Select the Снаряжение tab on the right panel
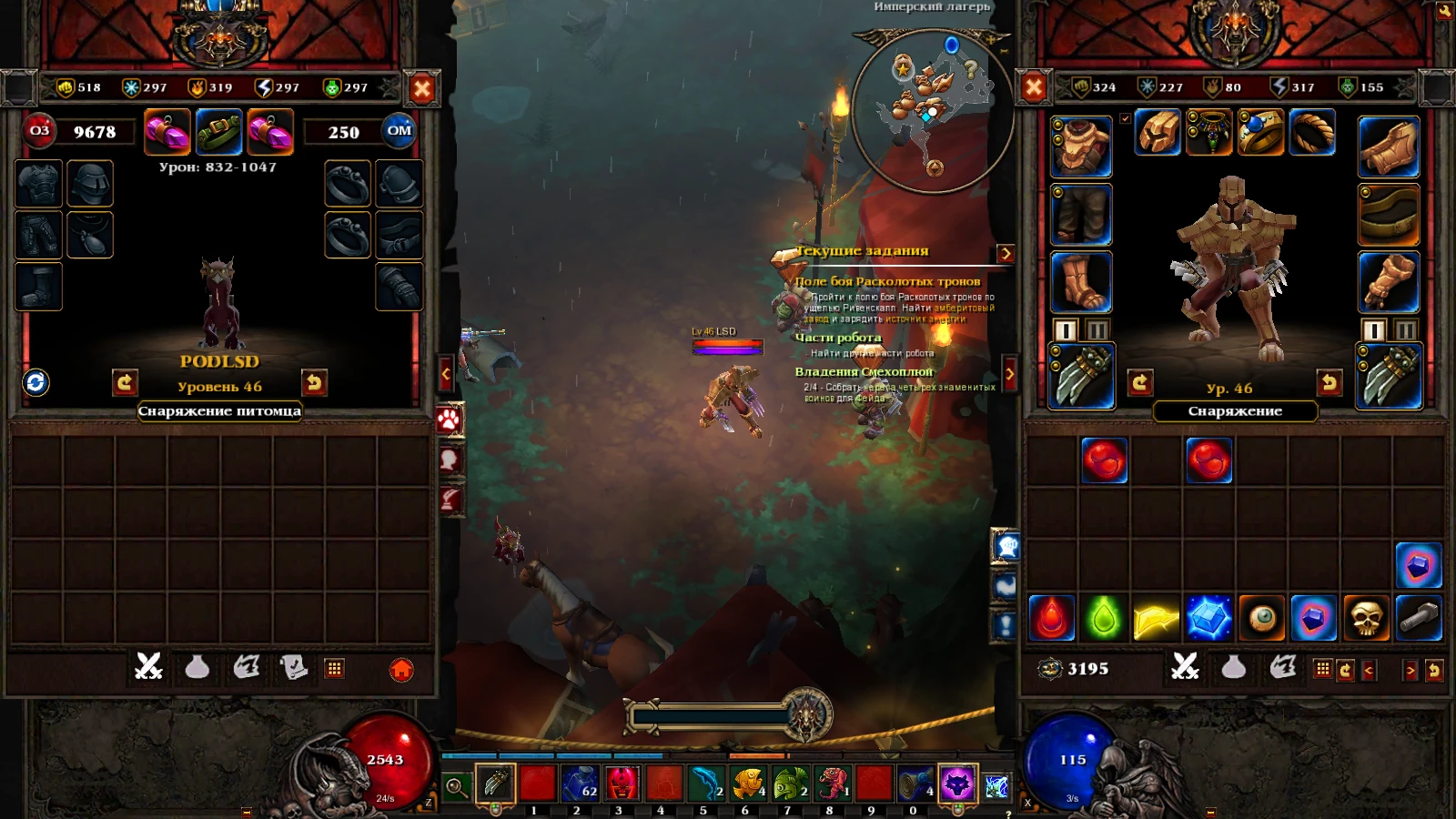1456x819 pixels. click(x=1236, y=411)
